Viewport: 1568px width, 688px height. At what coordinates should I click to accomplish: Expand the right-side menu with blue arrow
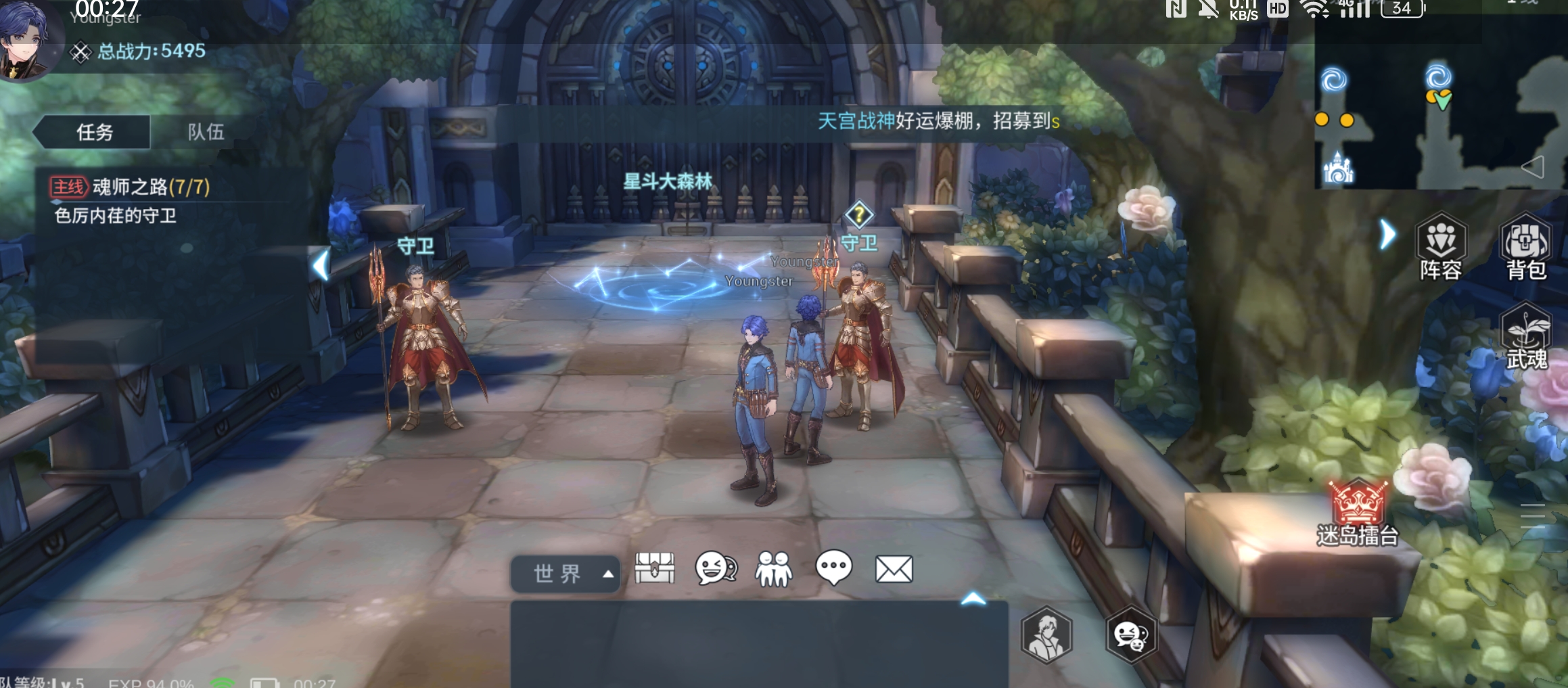click(x=1387, y=235)
